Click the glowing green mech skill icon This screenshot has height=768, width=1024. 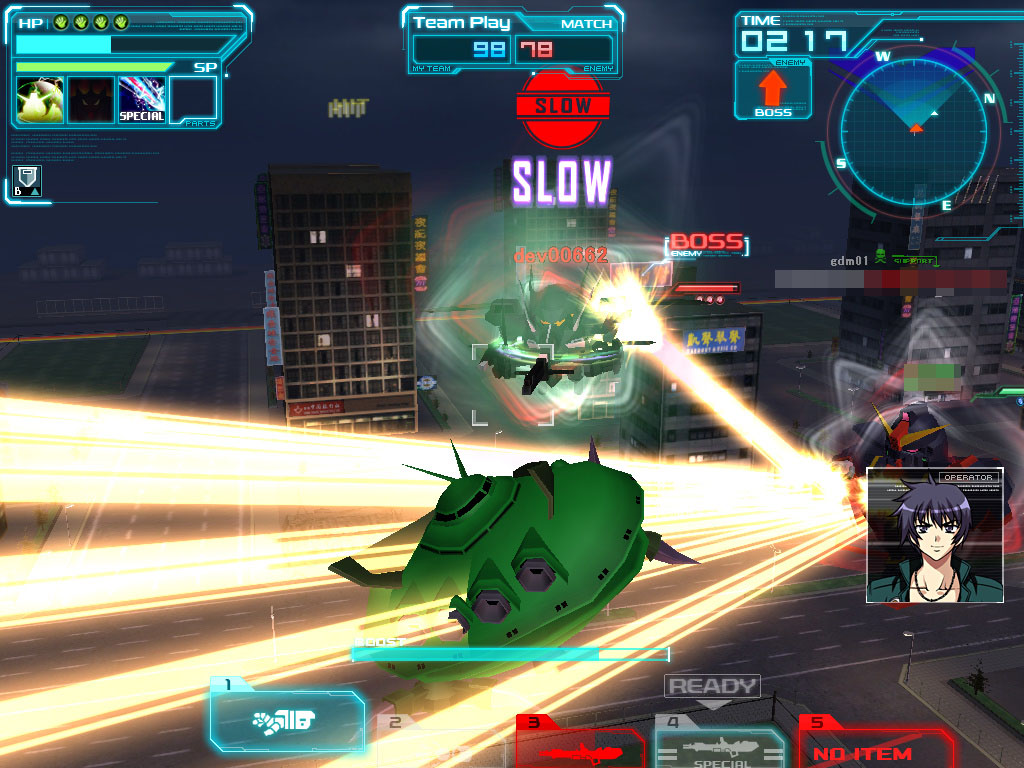point(40,100)
